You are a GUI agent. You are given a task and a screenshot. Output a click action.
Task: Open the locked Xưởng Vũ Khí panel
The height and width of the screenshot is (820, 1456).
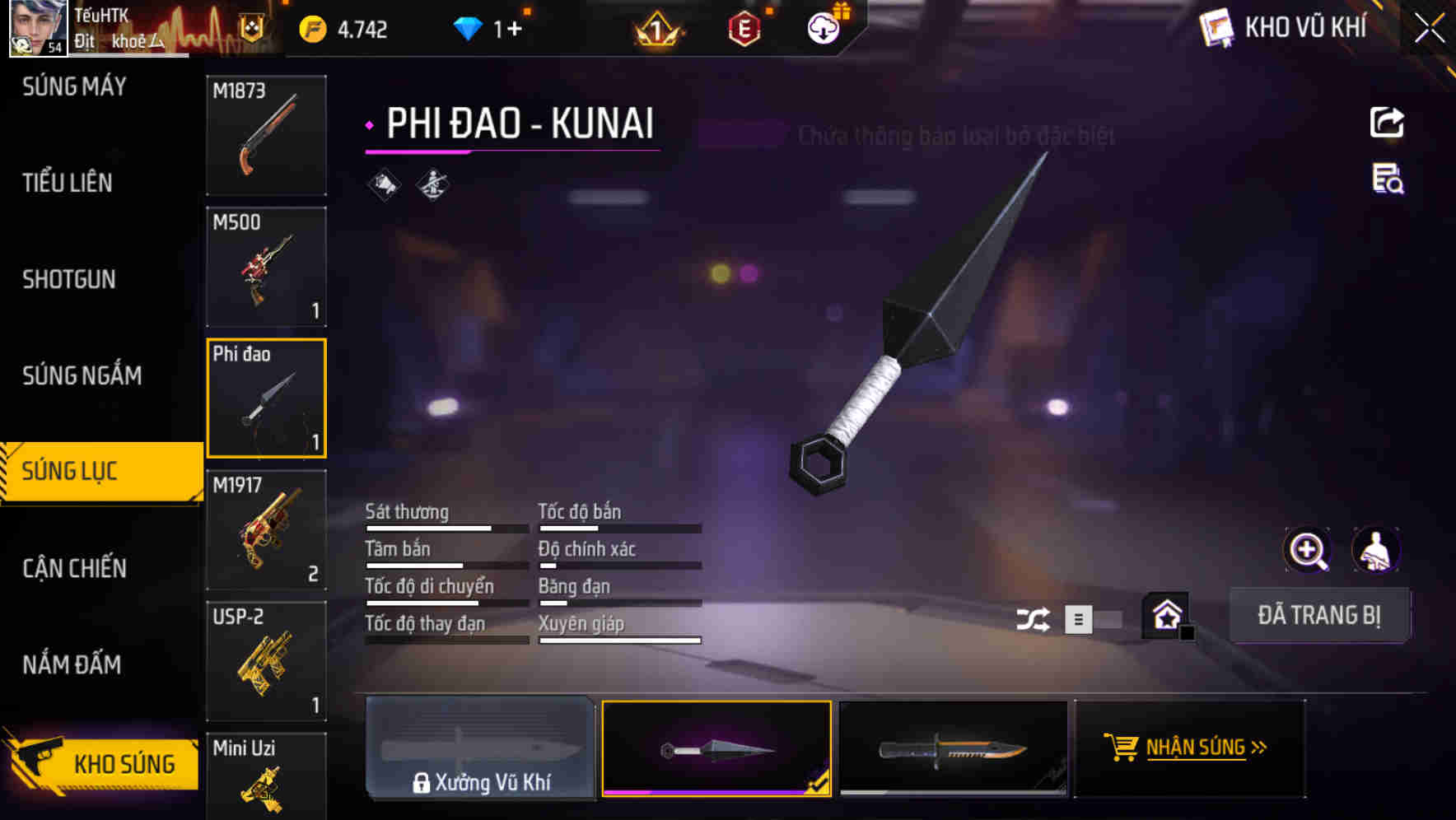click(x=482, y=748)
